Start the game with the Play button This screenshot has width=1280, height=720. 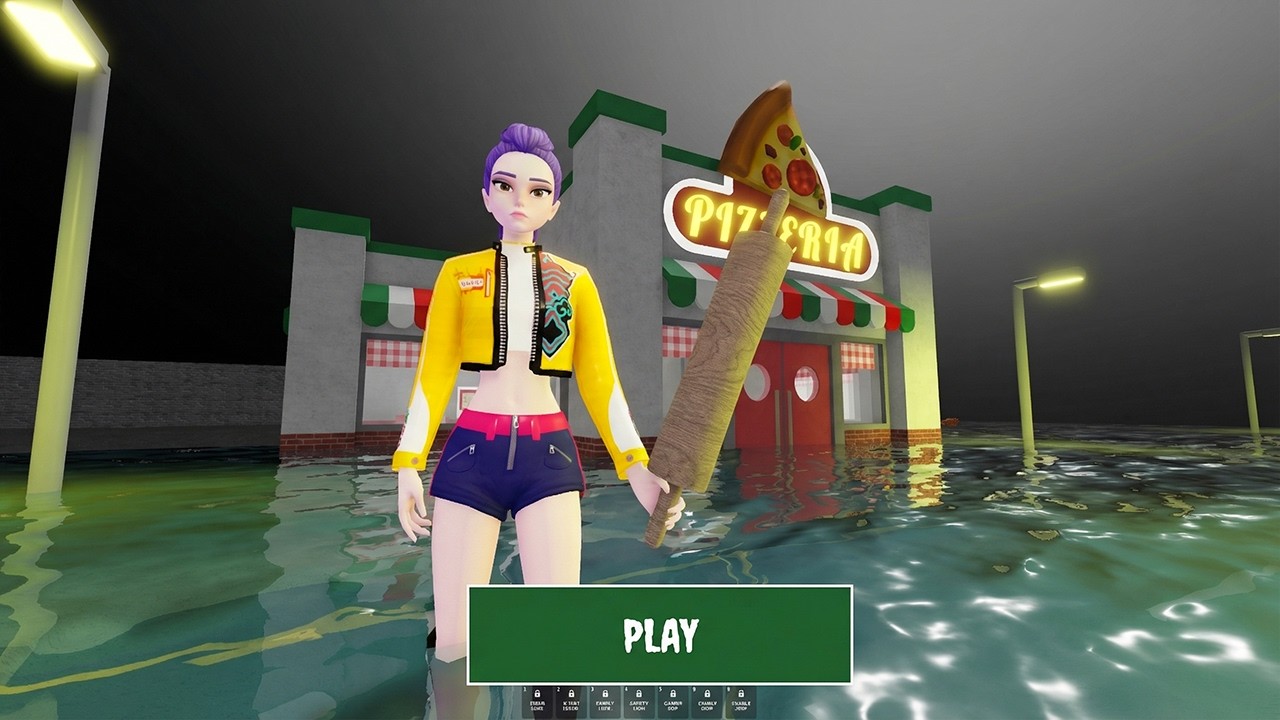(x=660, y=635)
